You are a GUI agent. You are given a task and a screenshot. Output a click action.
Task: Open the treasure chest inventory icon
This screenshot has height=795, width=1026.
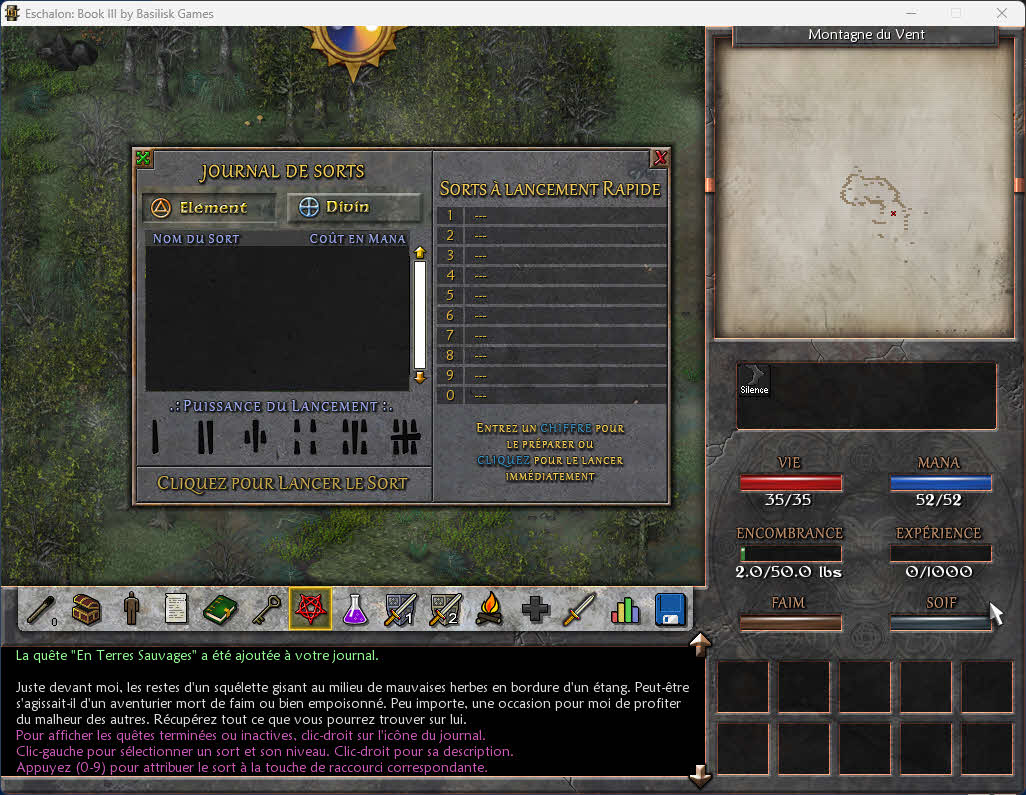pos(87,608)
